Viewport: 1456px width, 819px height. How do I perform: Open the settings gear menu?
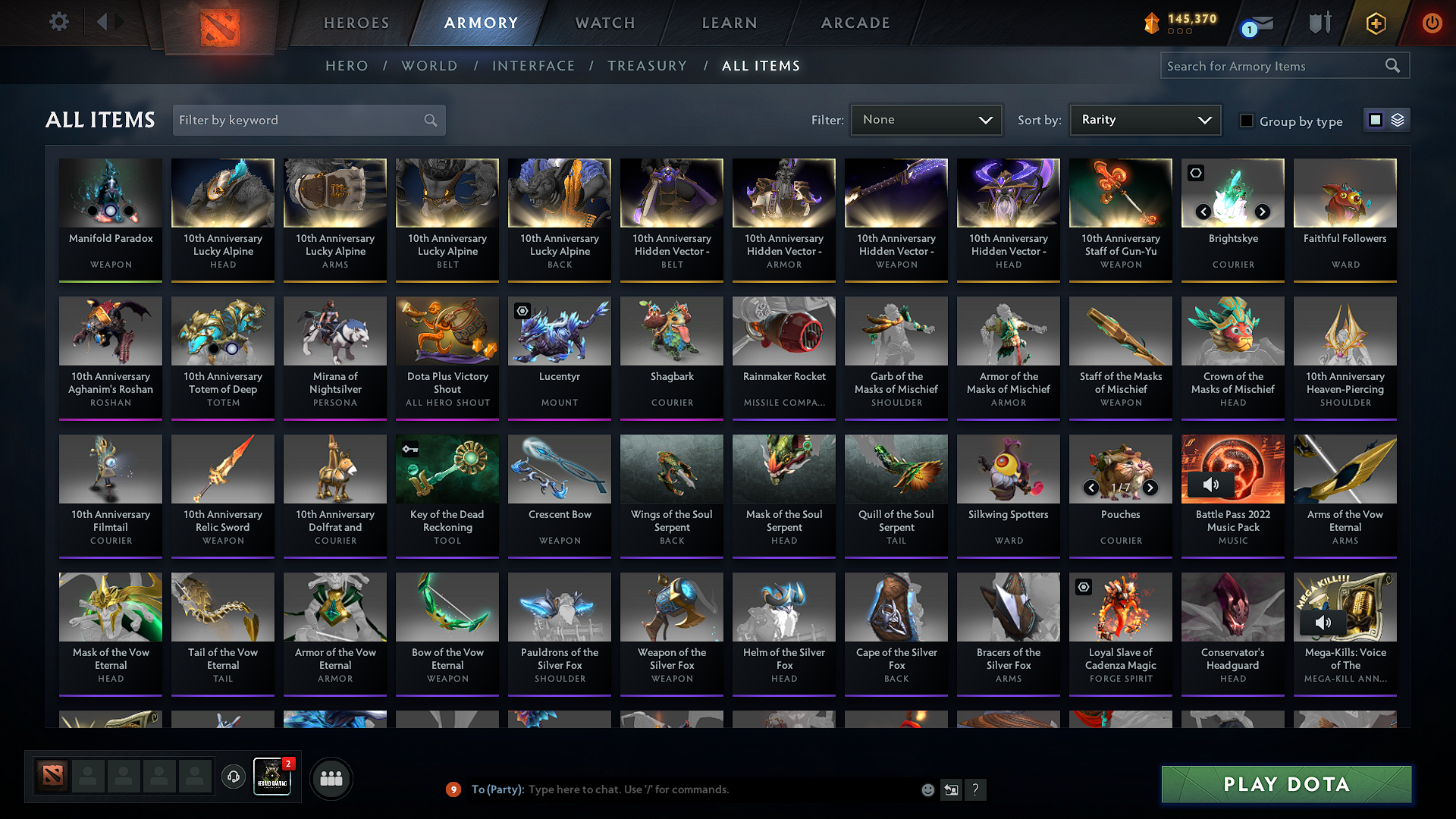coord(58,22)
